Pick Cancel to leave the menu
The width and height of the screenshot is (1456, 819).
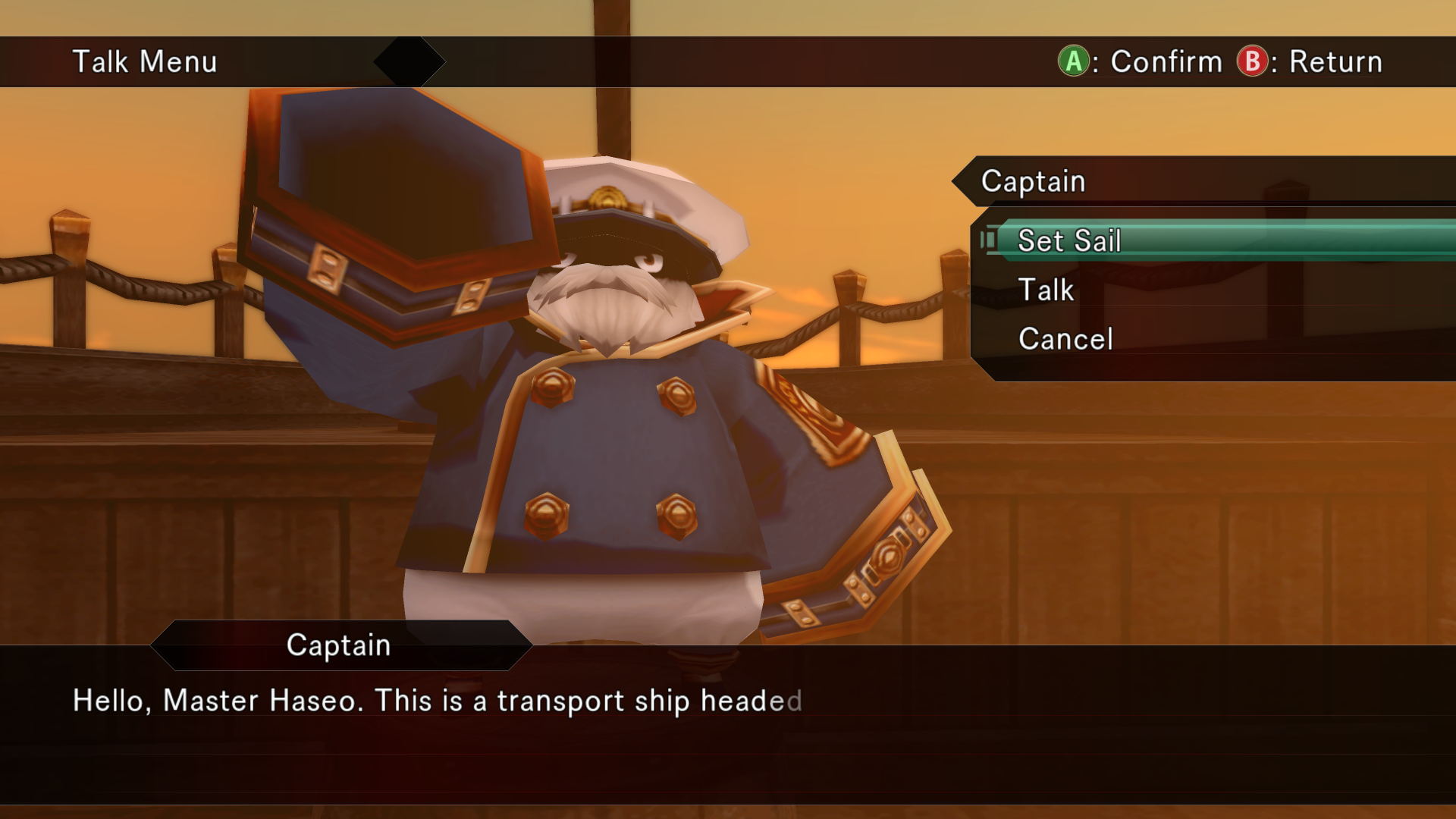pos(1065,339)
